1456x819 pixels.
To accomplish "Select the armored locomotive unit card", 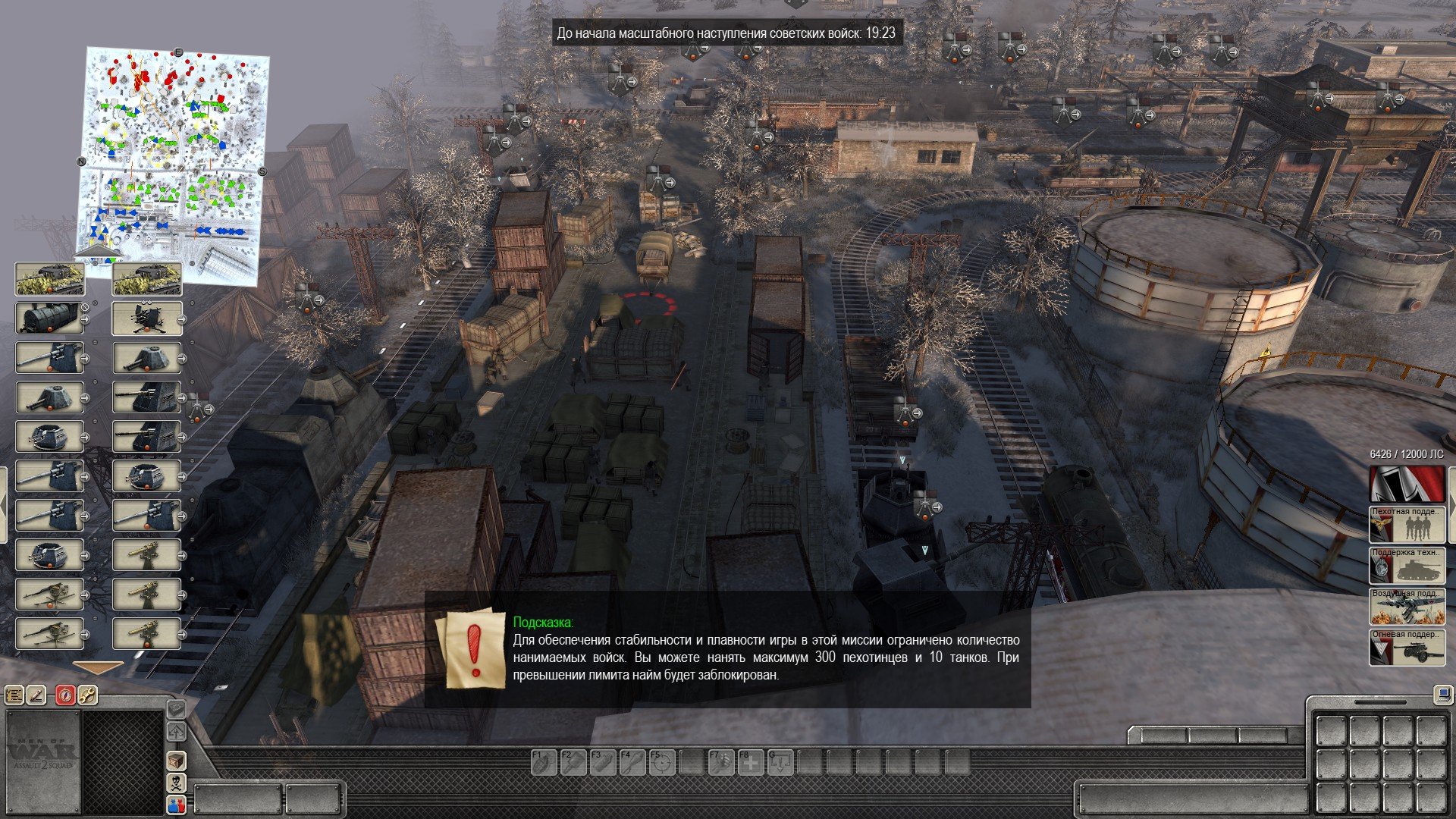I will tap(50, 318).
